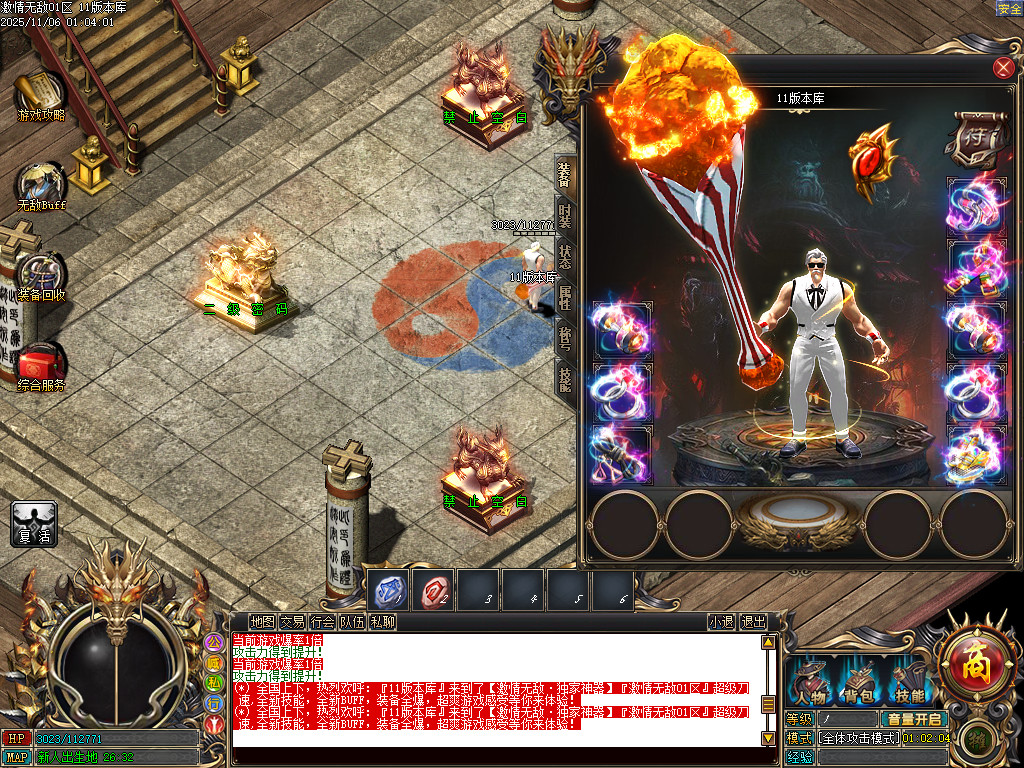This screenshot has height=768, width=1024.
Task: Open the 背包 backpack icon
Action: tap(859, 683)
